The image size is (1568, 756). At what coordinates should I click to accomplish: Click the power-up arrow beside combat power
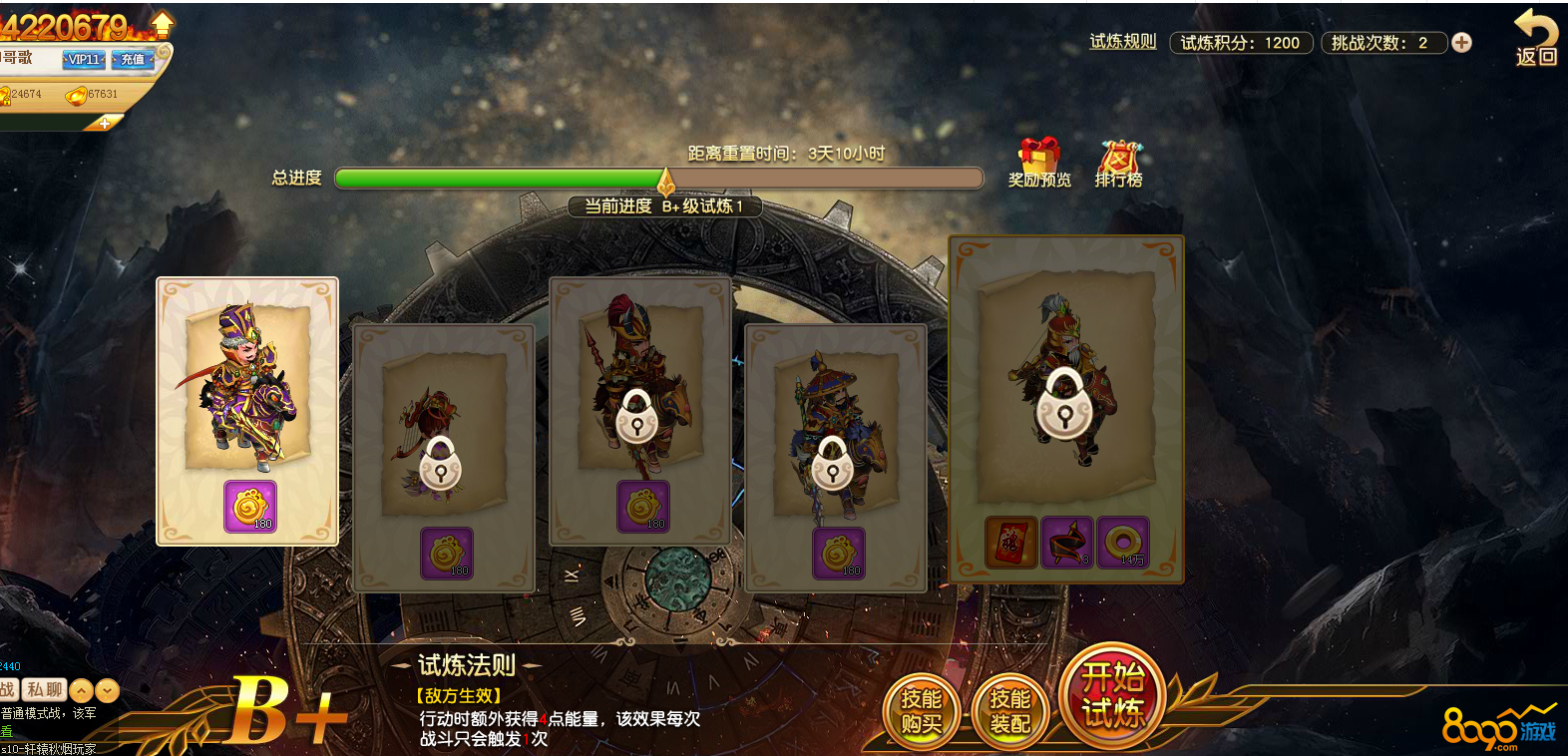(x=162, y=24)
